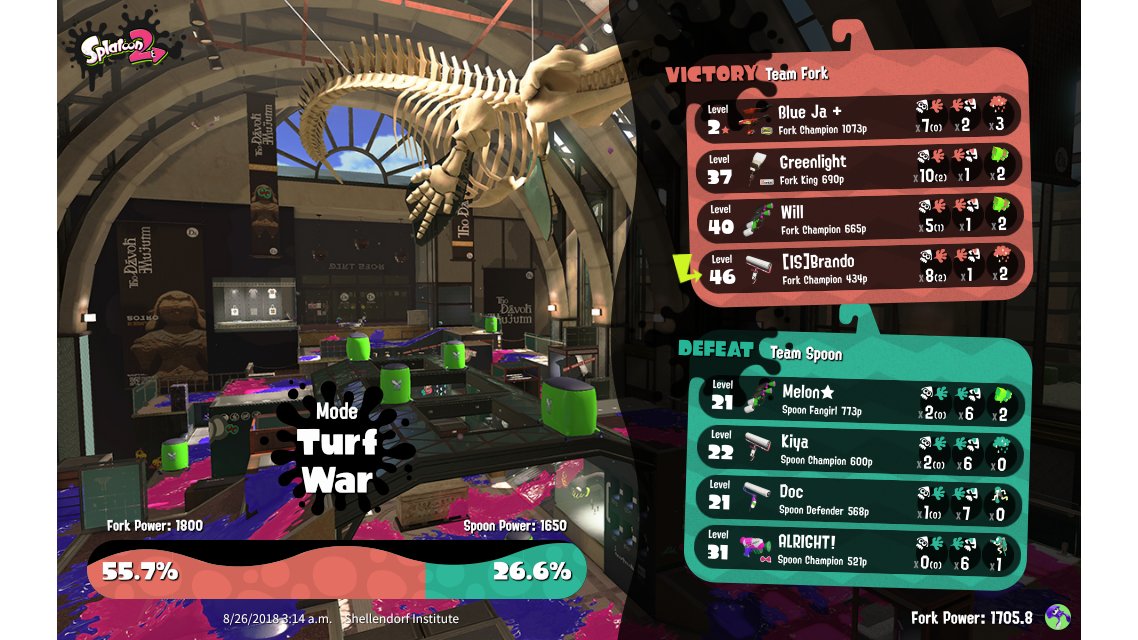The image size is (1138, 640).
Task: Choose Greenlight in the Team Fork list
Action: pos(858,167)
